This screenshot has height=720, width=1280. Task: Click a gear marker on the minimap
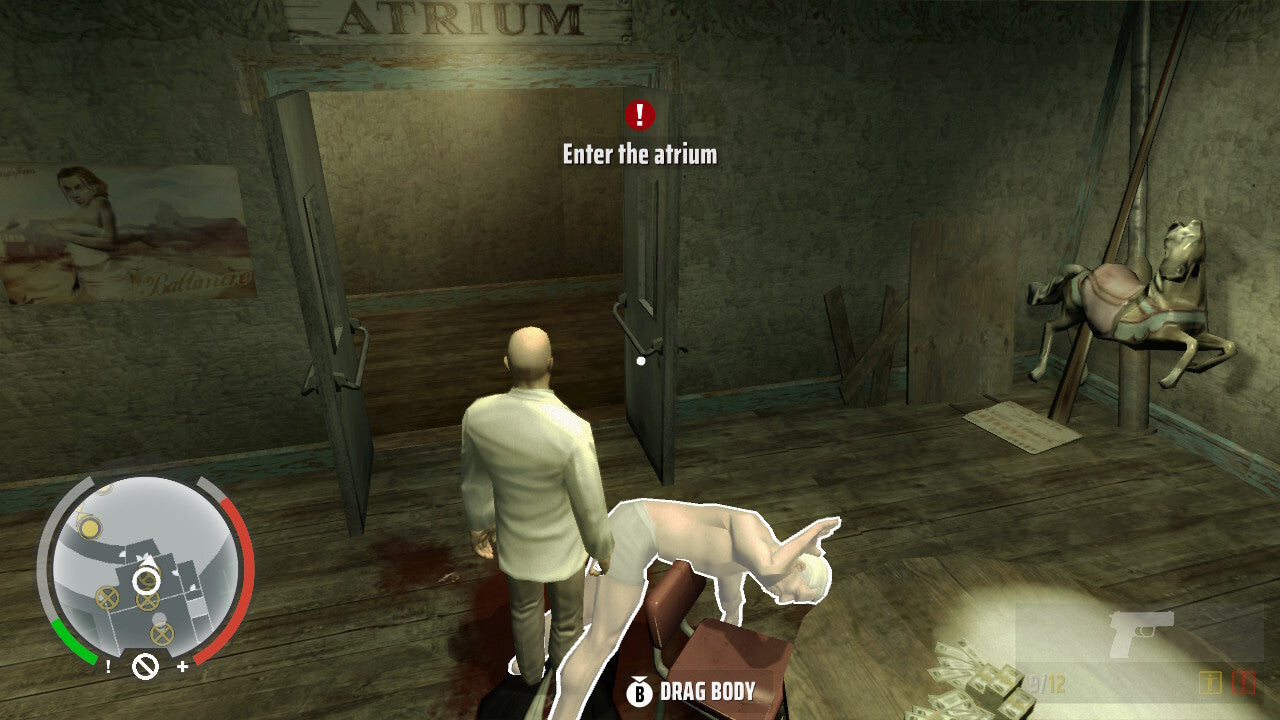[108, 597]
